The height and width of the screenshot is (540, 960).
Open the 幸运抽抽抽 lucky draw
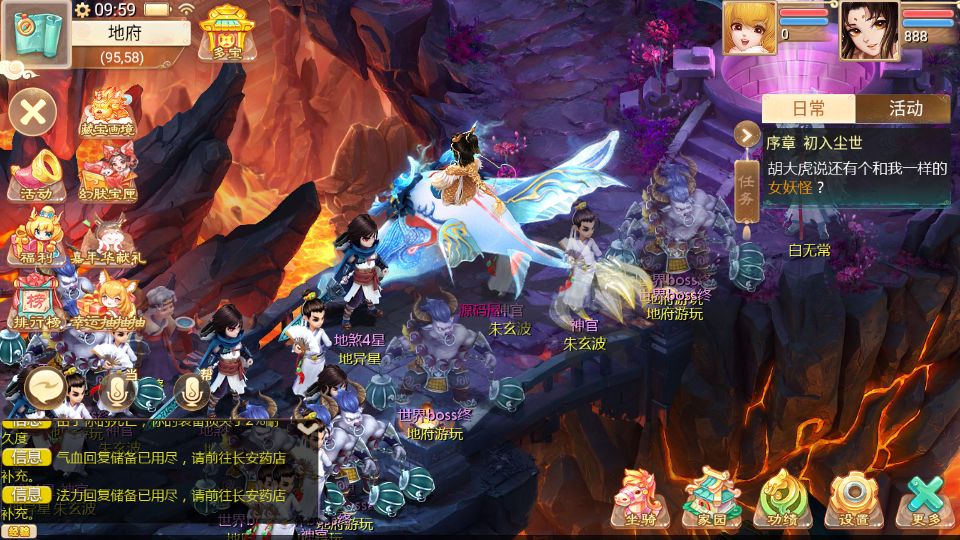[108, 300]
